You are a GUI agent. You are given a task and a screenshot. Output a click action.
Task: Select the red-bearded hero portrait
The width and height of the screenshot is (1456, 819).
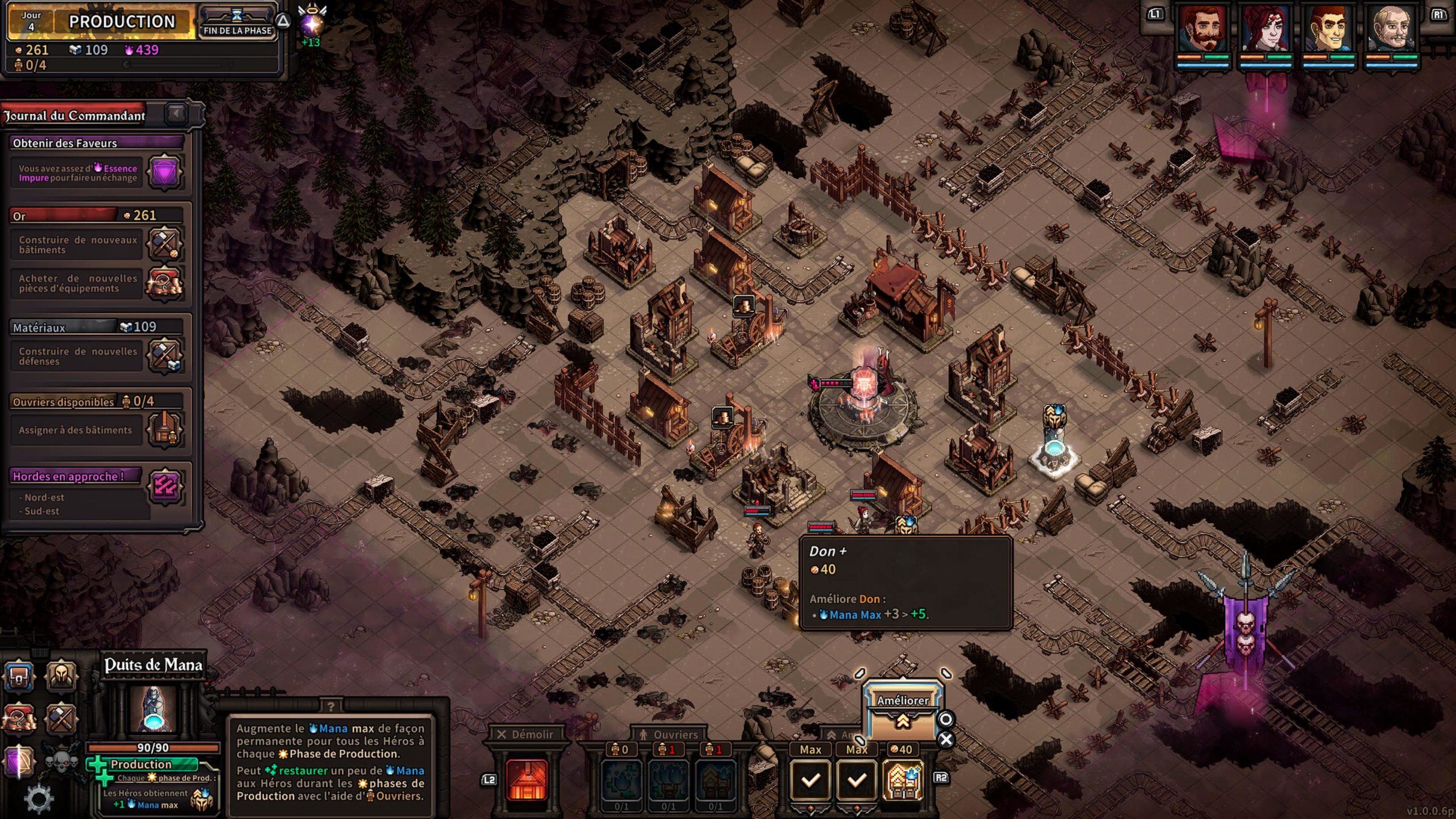1203,30
